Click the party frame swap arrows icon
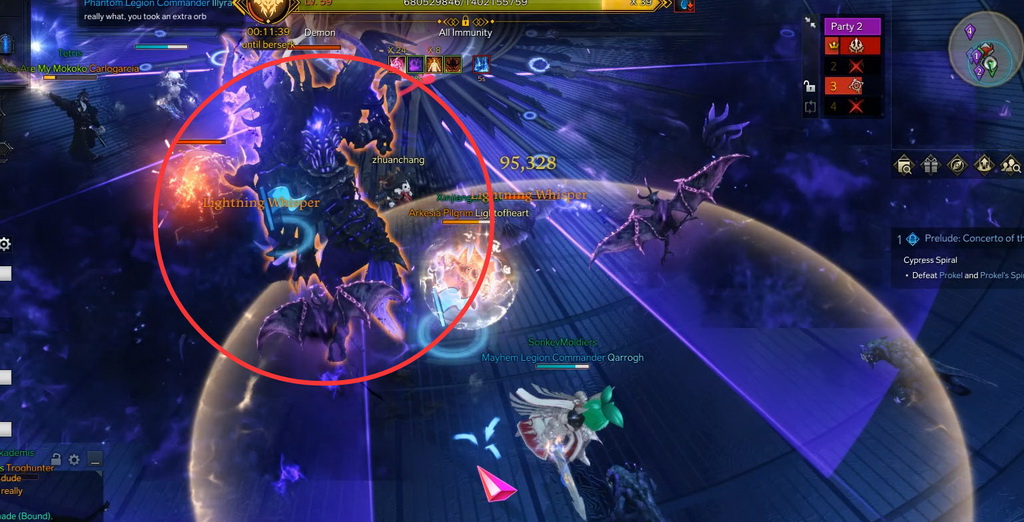 click(809, 106)
